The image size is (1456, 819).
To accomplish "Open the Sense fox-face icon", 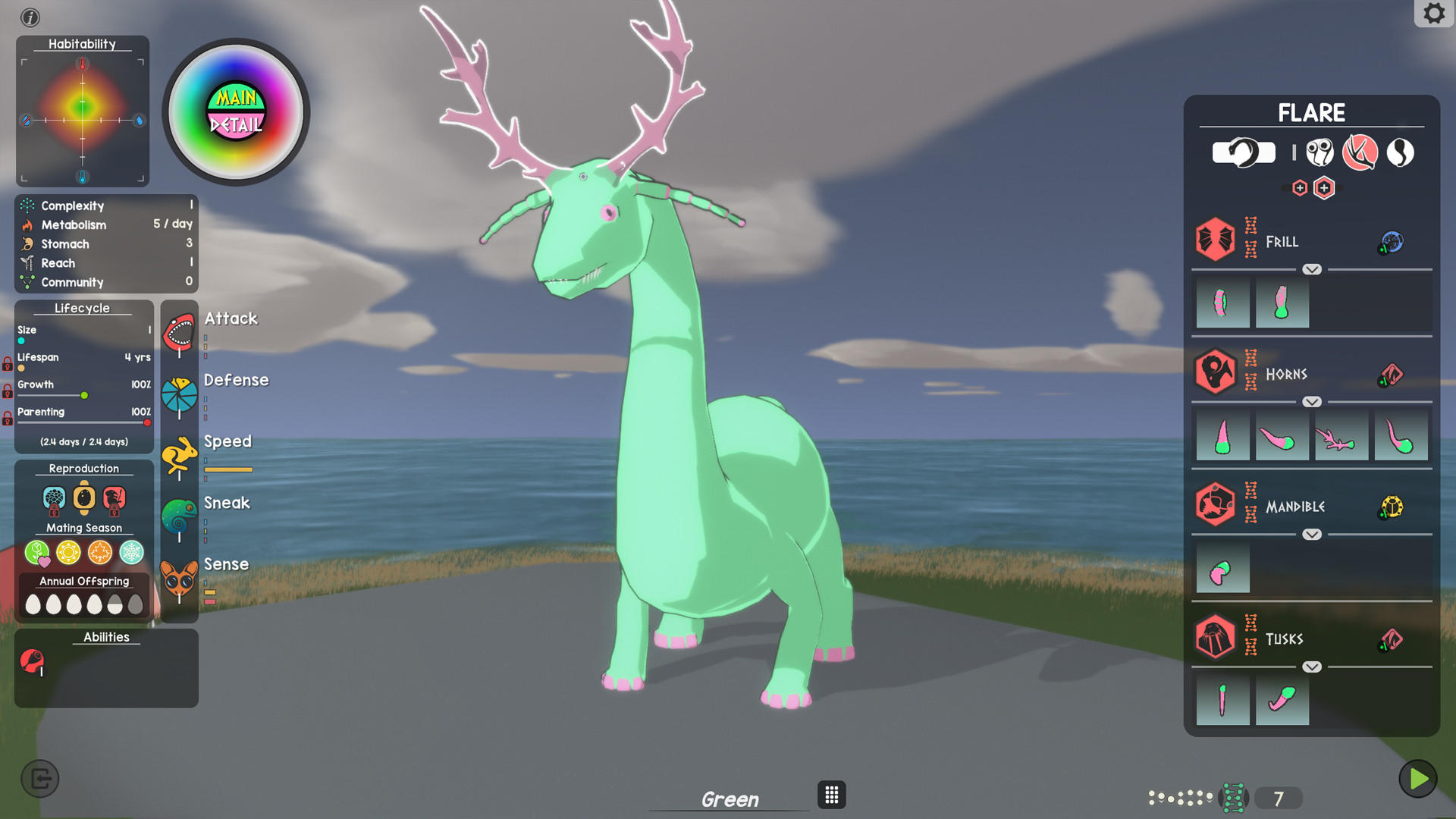I will point(180,579).
